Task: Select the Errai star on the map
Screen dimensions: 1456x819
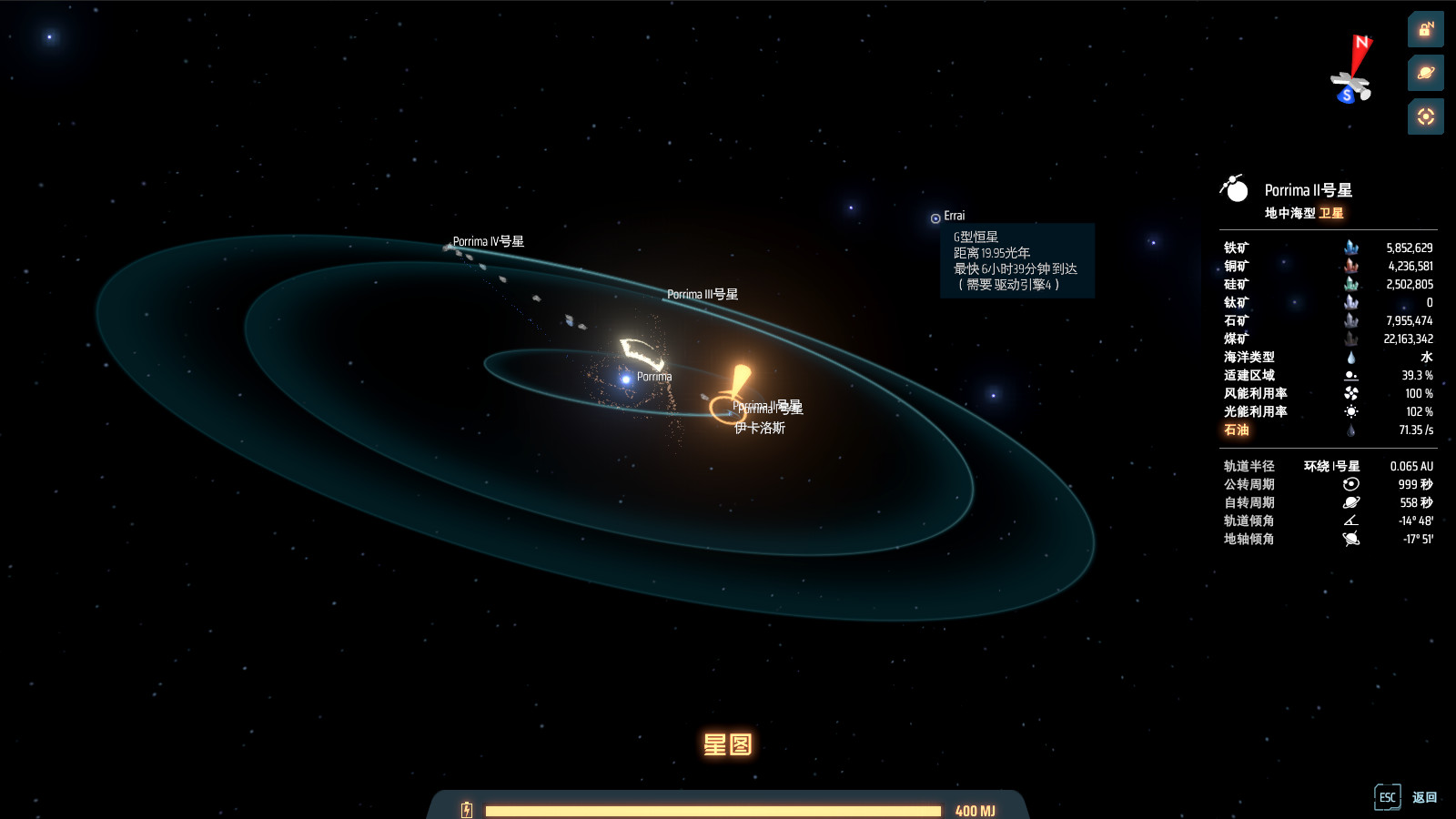Action: point(935,217)
